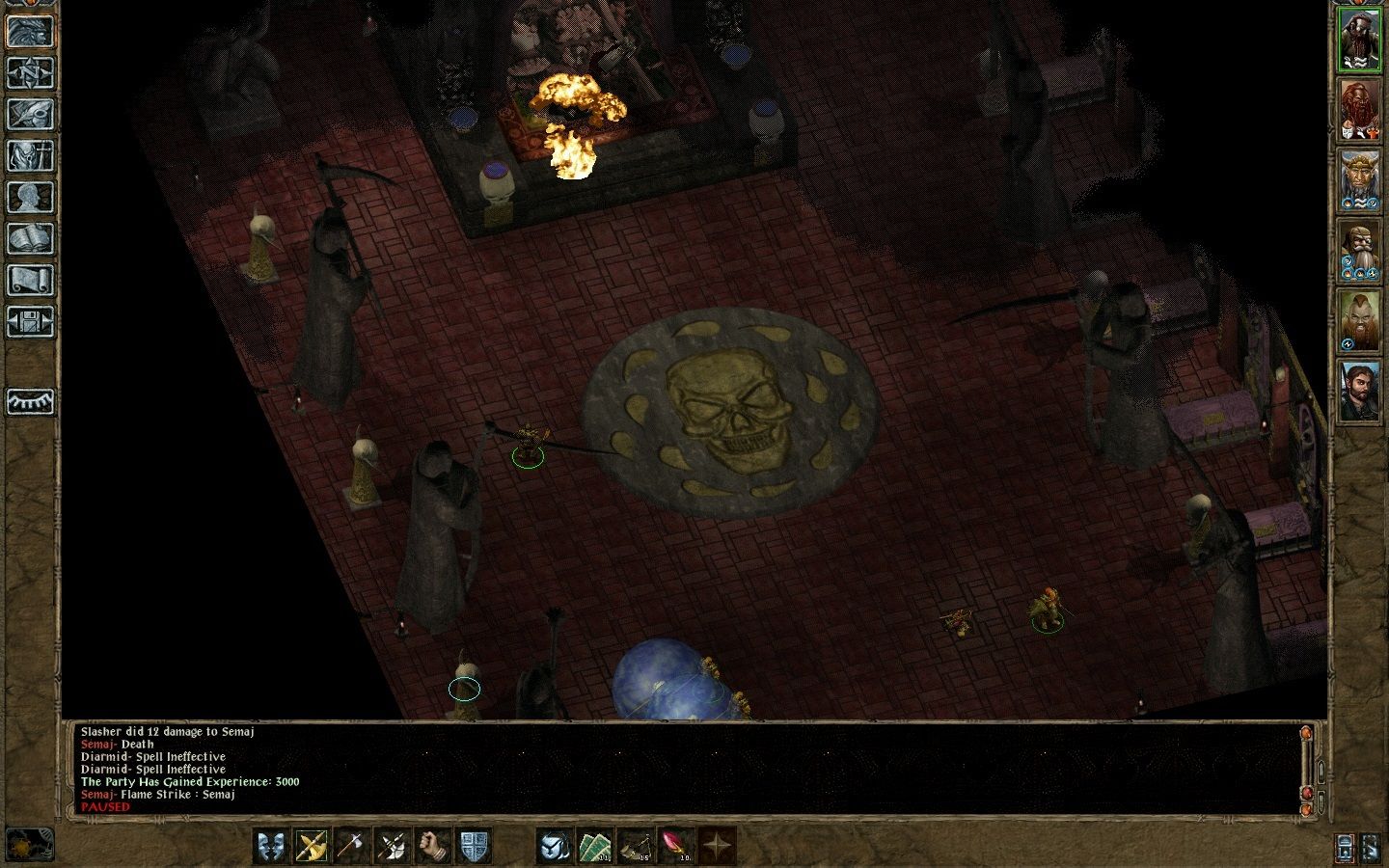Open the save and options menu
Viewport: 1389px width, 868px height.
coord(30,321)
